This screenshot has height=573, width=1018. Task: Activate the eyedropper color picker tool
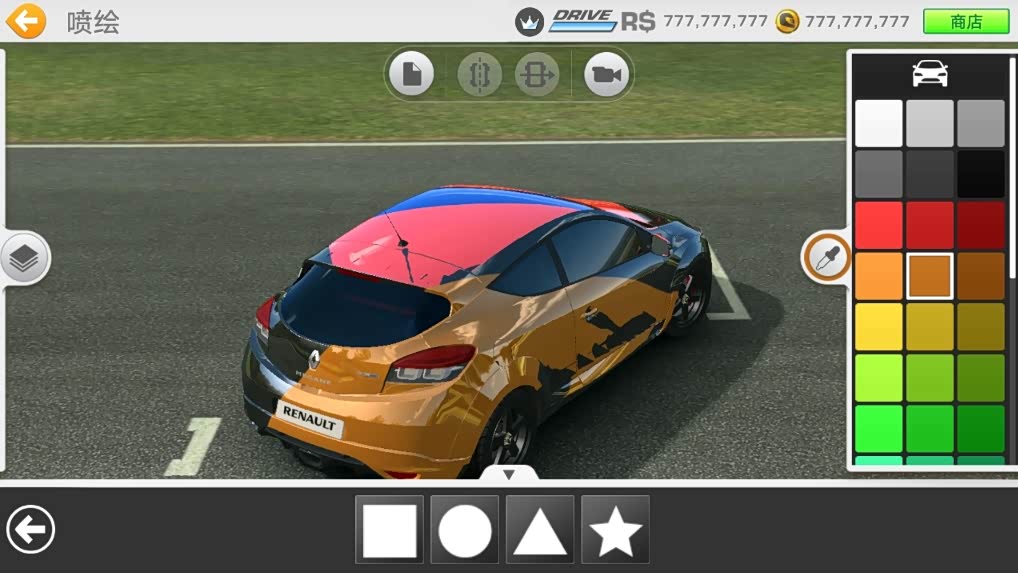(x=825, y=259)
